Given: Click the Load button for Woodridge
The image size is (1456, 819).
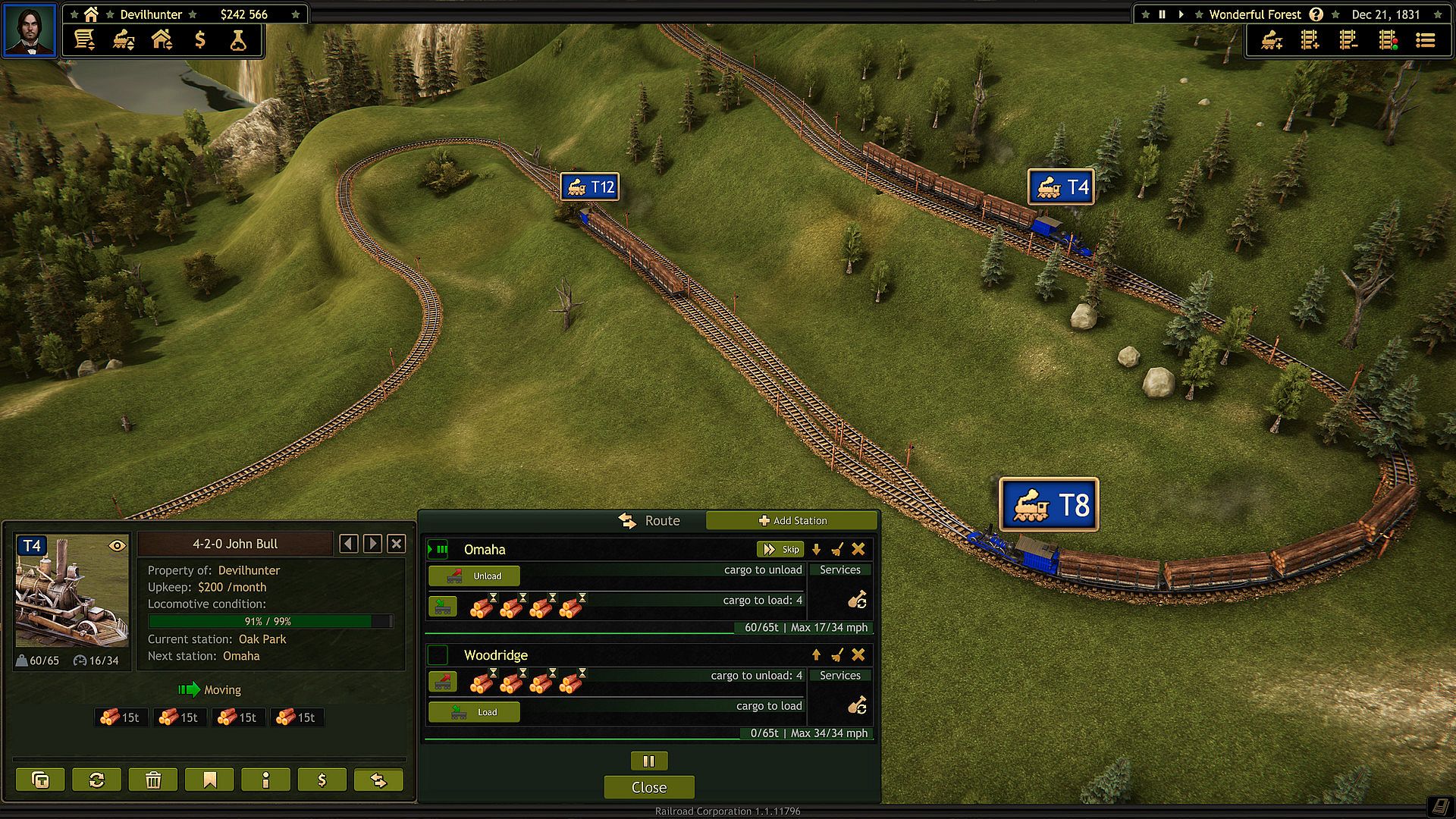Looking at the screenshot, I should coord(474,712).
